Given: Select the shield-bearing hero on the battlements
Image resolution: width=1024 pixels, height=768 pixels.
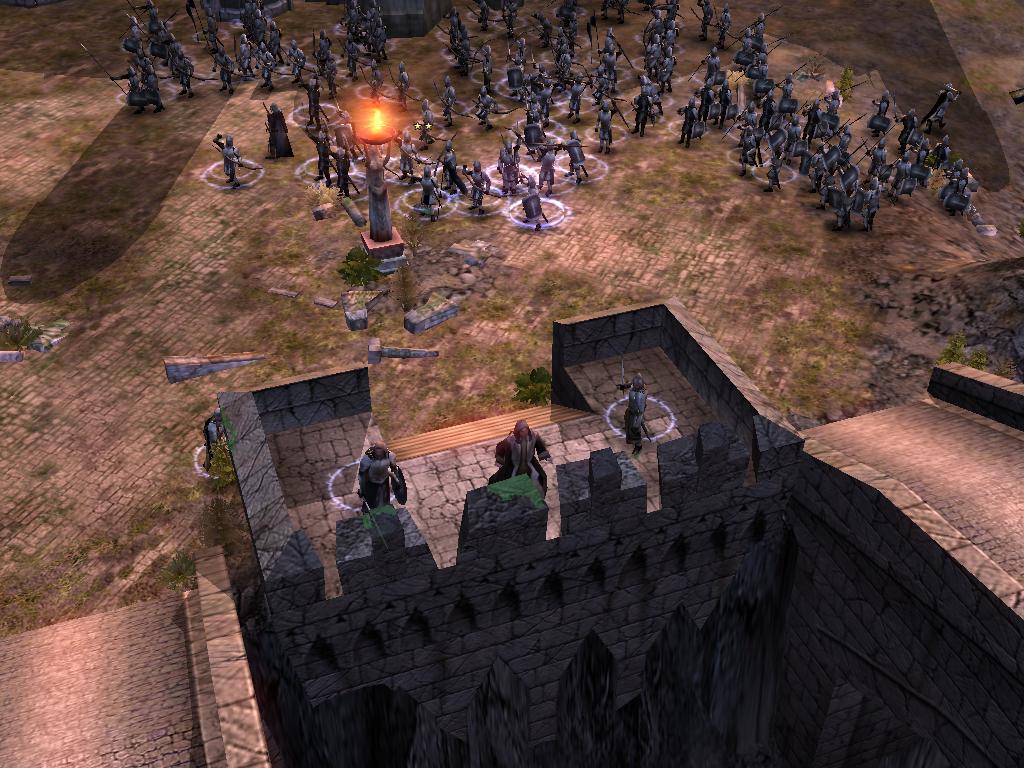Looking at the screenshot, I should (x=378, y=477).
